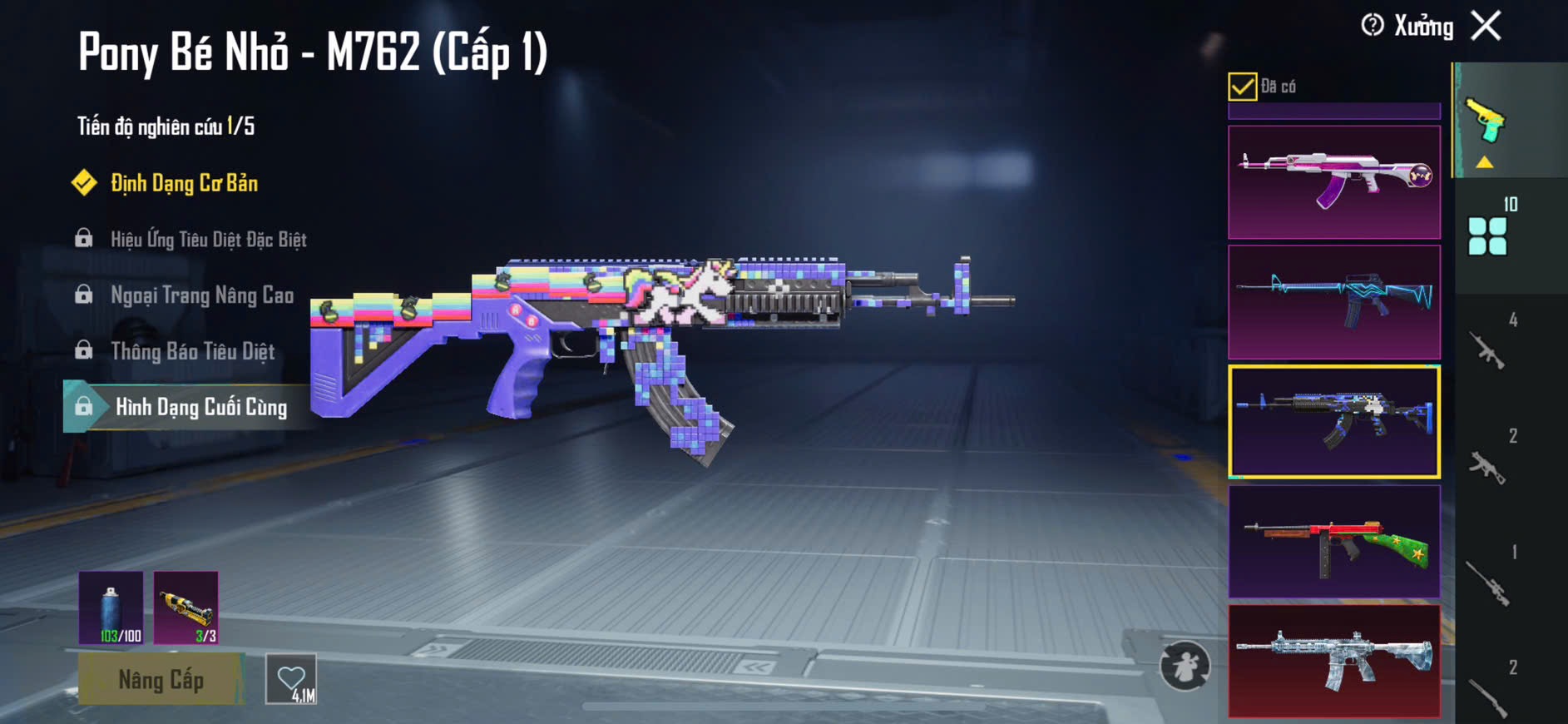Switch to the four-squares all weapons tab
The width and height of the screenshot is (1568, 724).
tap(1487, 236)
